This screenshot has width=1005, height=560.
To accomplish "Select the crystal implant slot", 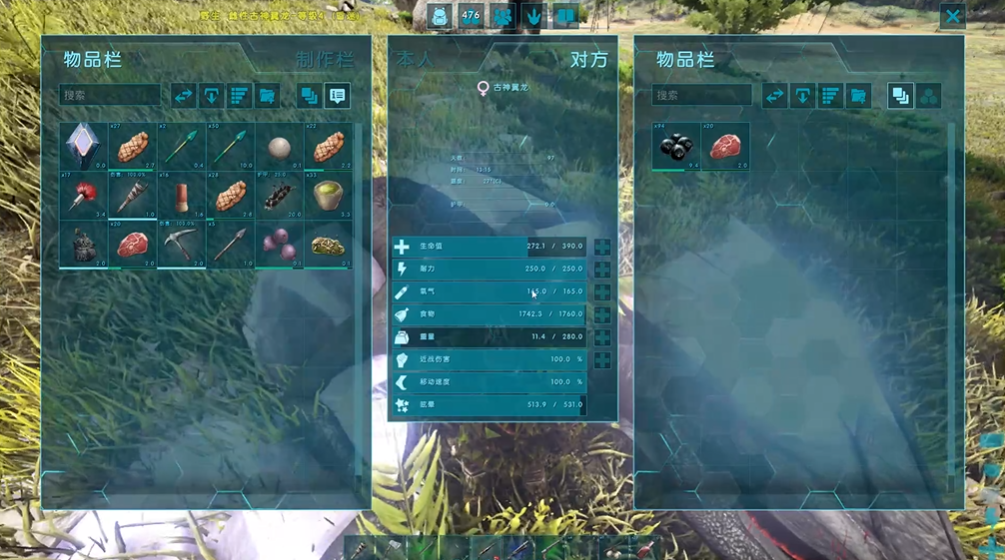I will tap(83, 147).
